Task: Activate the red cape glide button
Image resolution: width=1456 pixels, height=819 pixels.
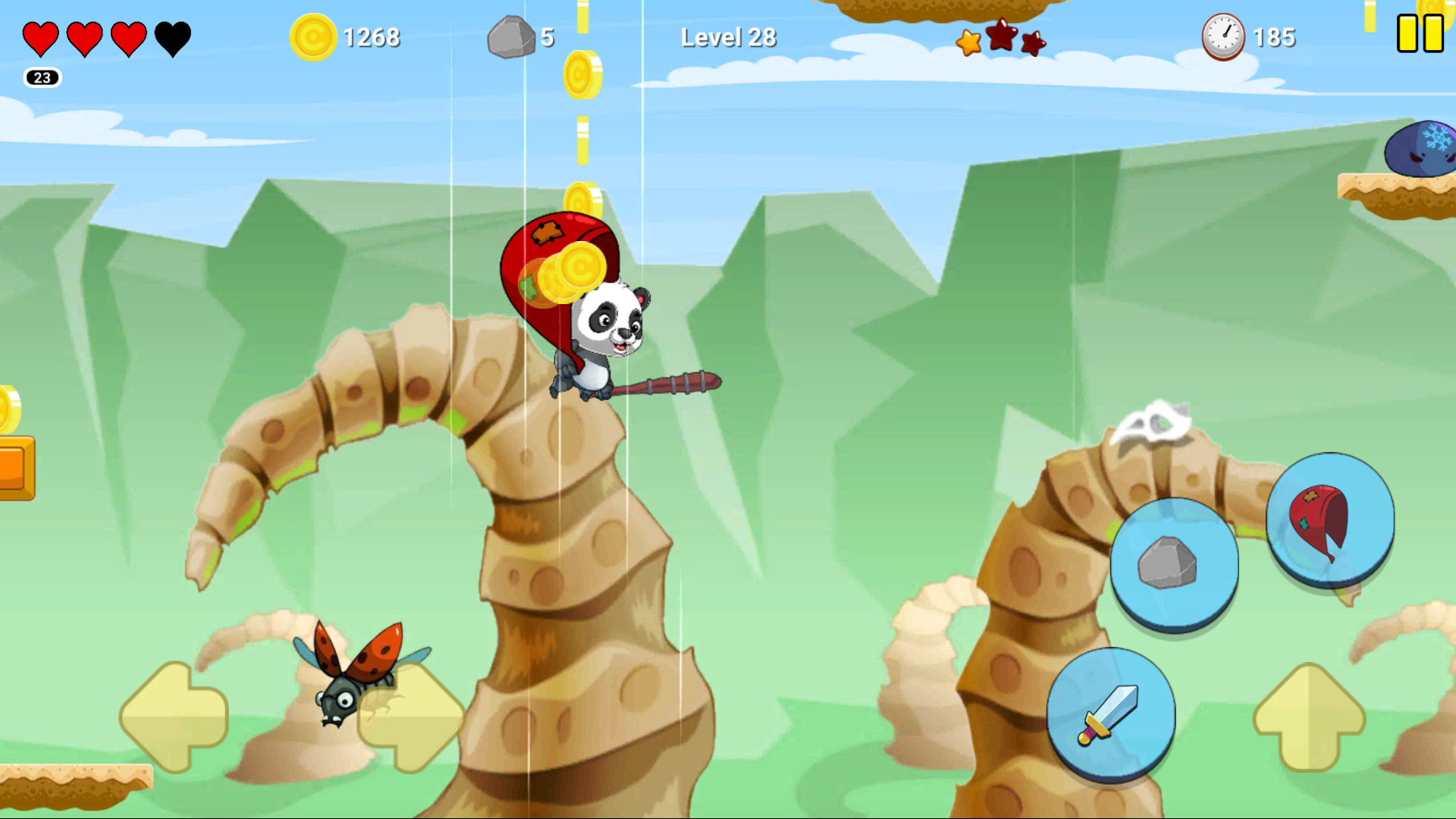Action: (1330, 519)
